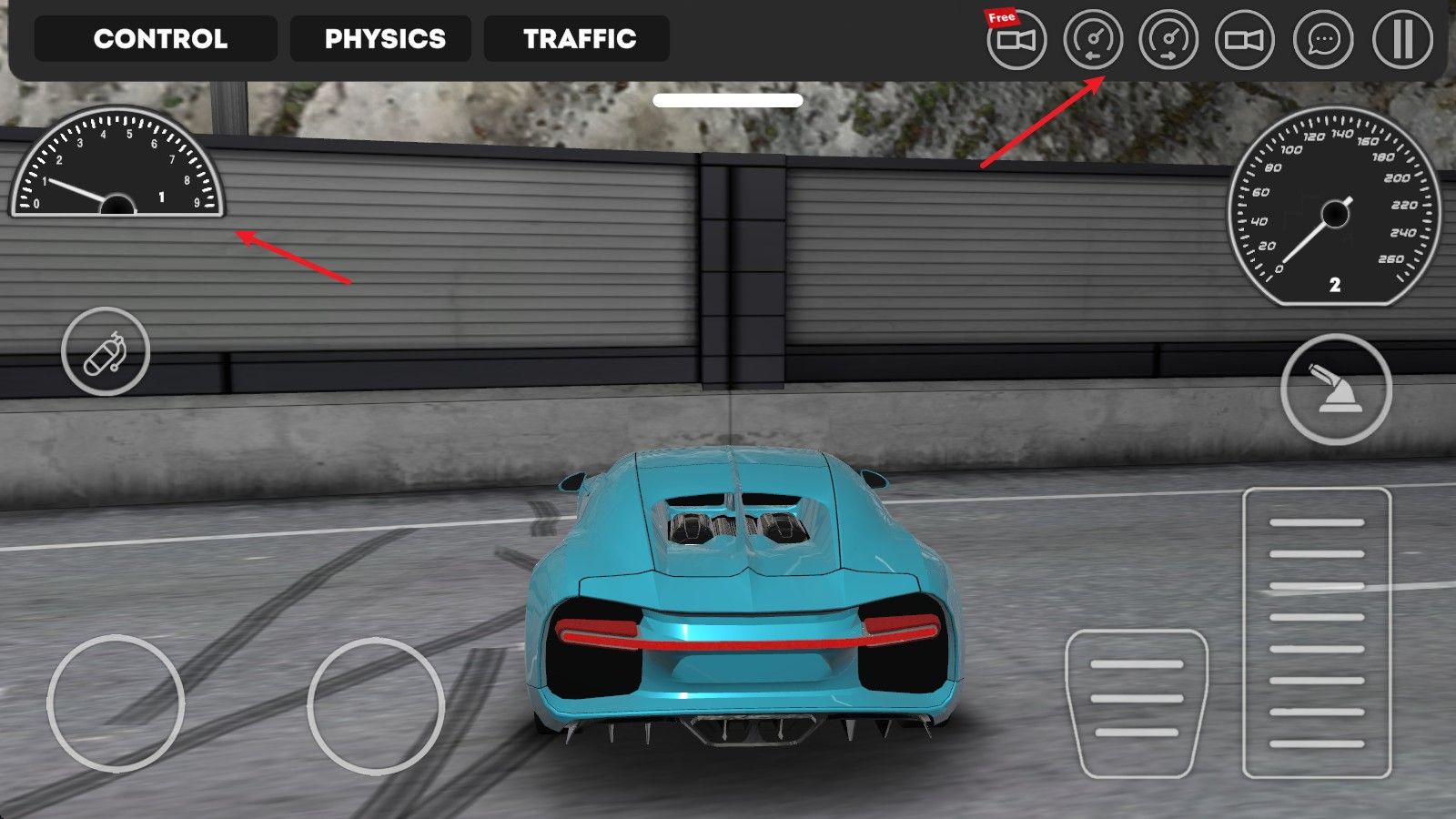1456x819 pixels.
Task: Click the gauge icon with left arrow
Action: tap(1093, 40)
